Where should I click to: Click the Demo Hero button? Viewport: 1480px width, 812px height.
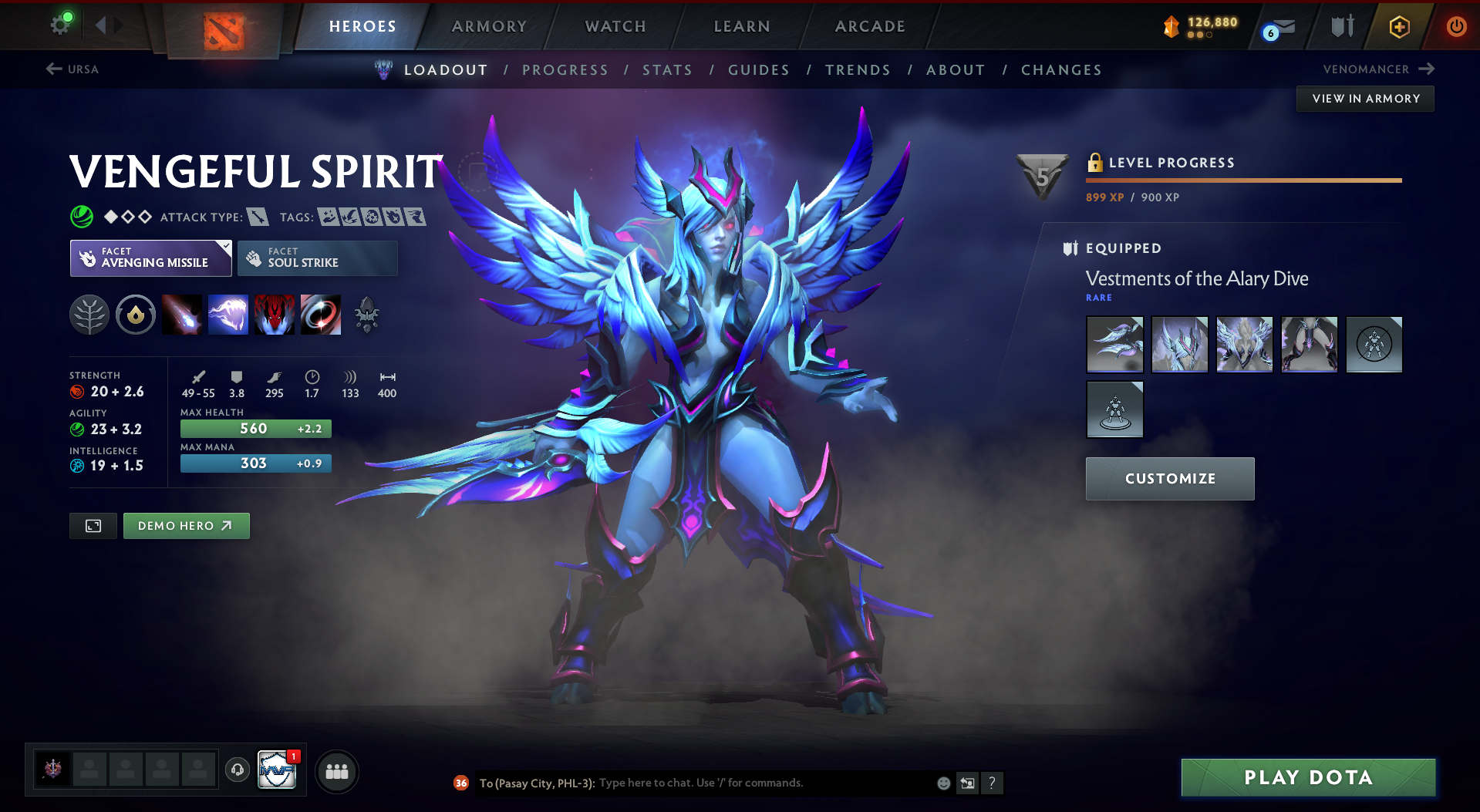pos(186,526)
